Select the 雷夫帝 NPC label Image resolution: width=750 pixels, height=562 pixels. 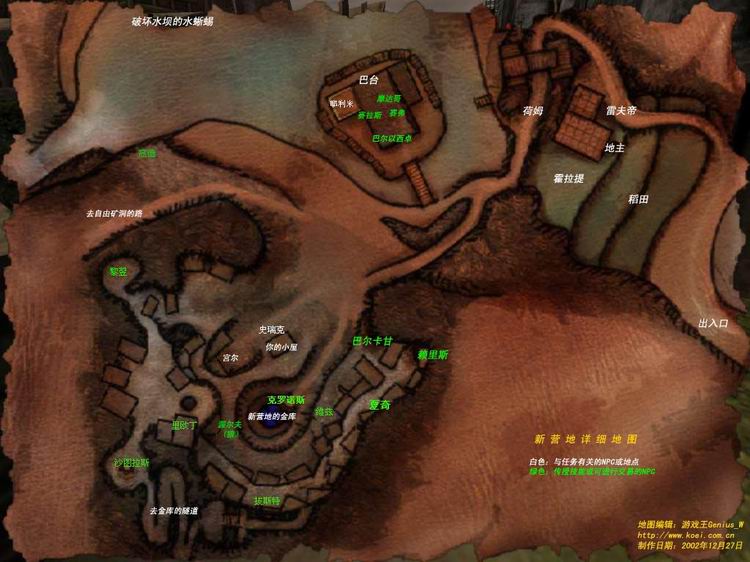[x=621, y=111]
